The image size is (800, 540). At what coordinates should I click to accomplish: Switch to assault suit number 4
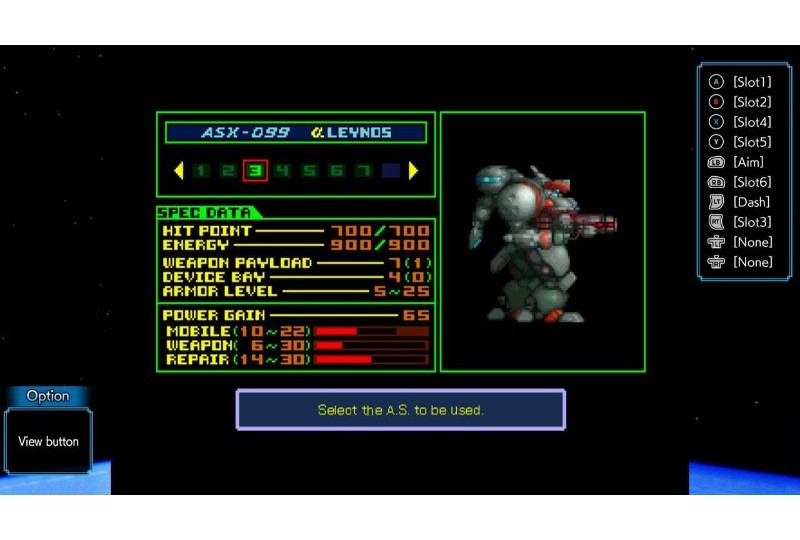click(x=282, y=171)
